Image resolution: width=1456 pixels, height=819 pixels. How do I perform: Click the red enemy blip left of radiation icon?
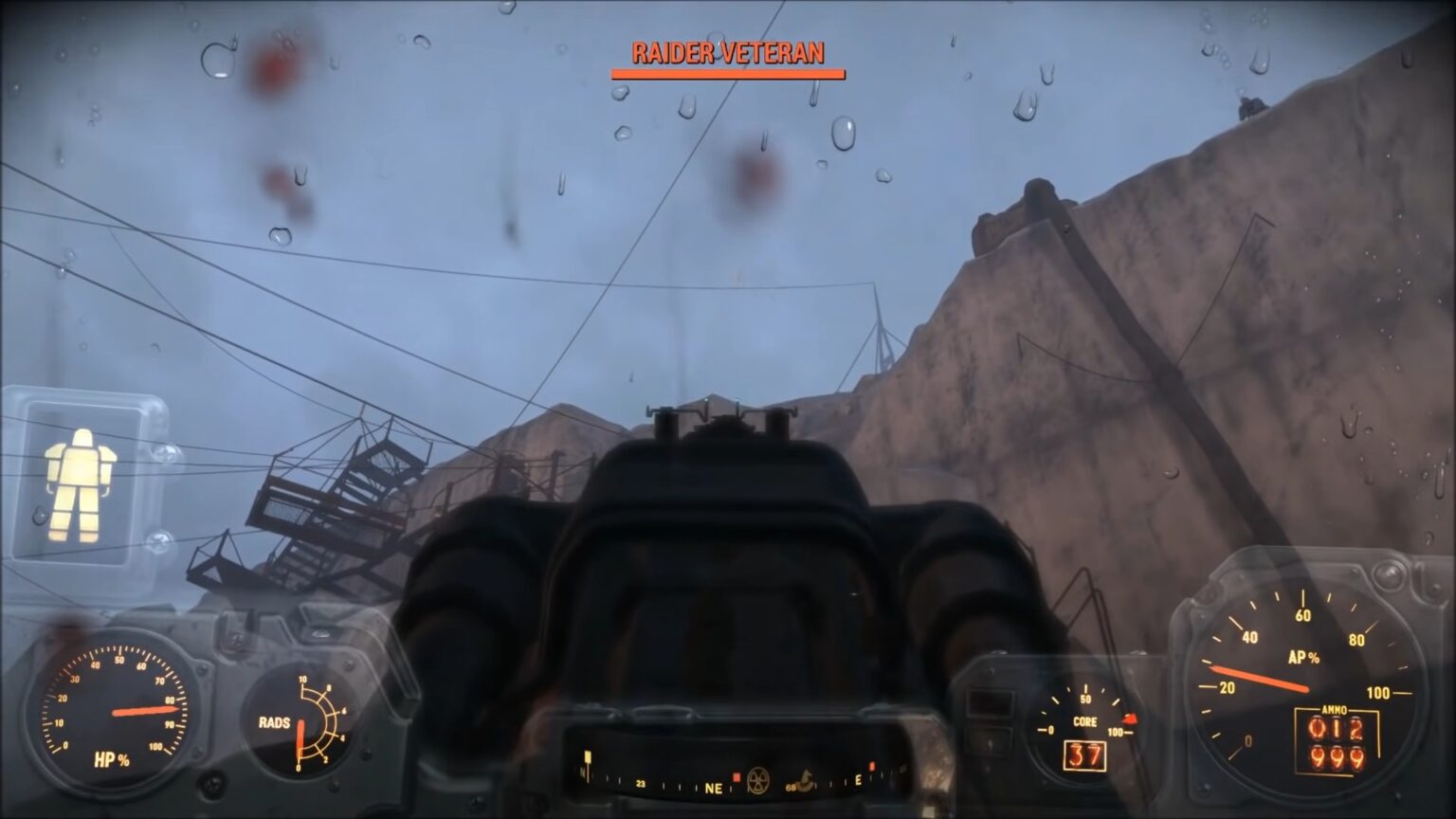point(737,777)
